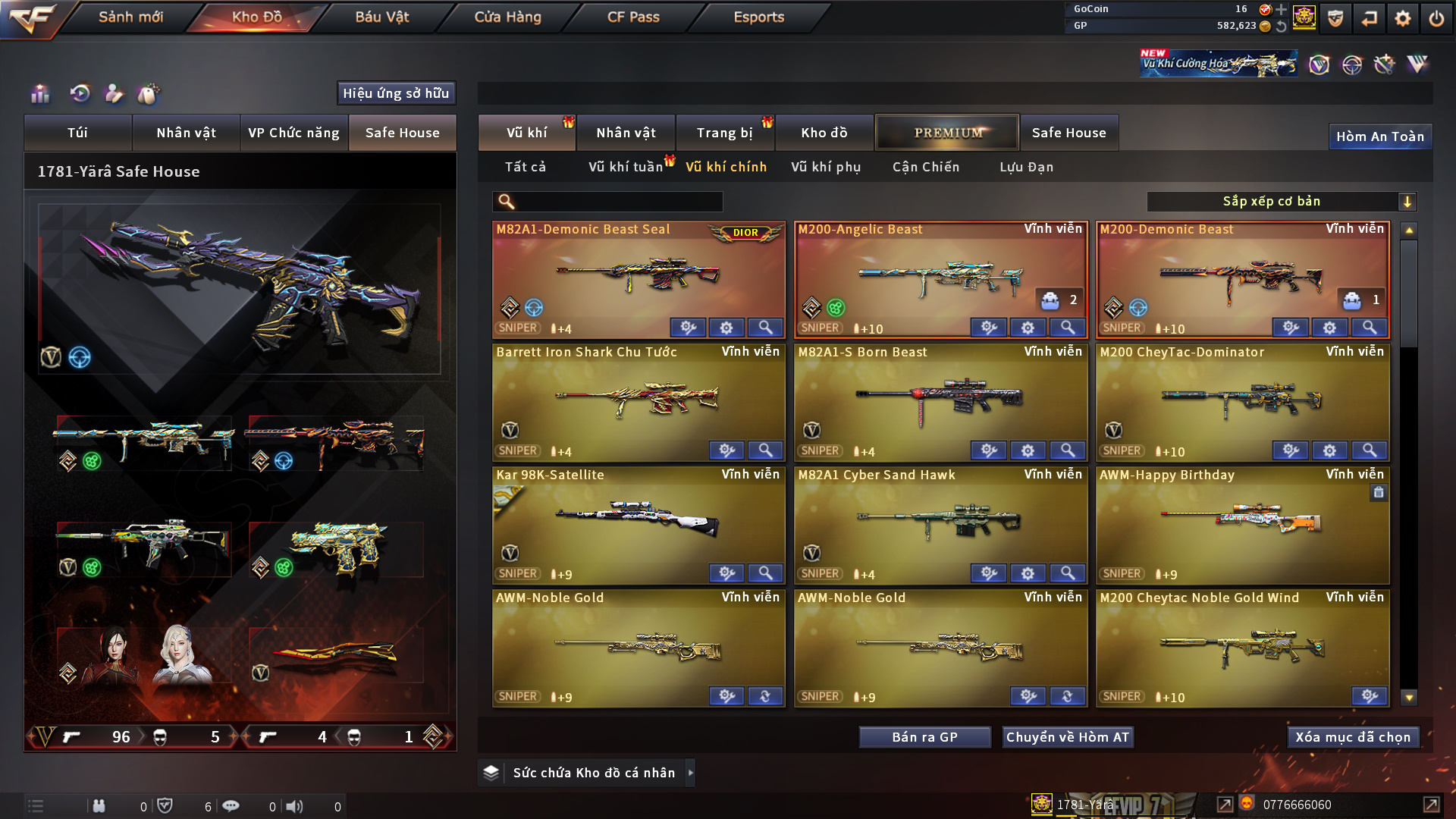1456x819 pixels.
Task: Choose the PREMIUM inventory tab
Action: click(x=947, y=133)
